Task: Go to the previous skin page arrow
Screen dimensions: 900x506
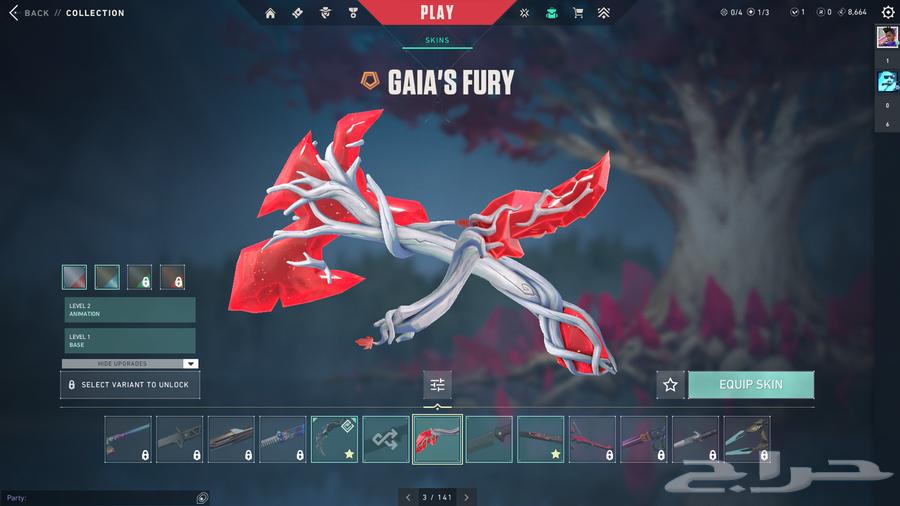Action: [407, 497]
